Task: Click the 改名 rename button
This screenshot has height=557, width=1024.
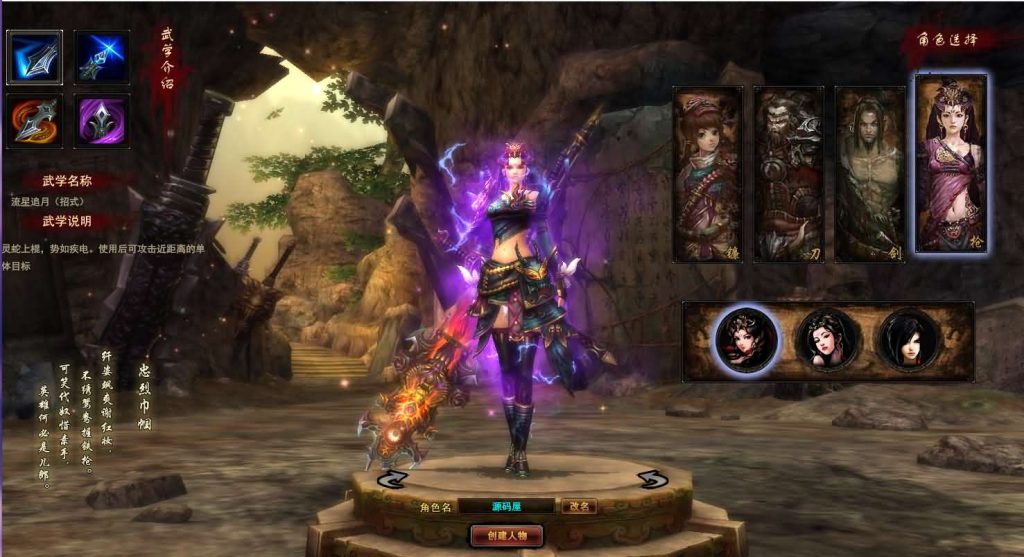Action: tap(578, 506)
